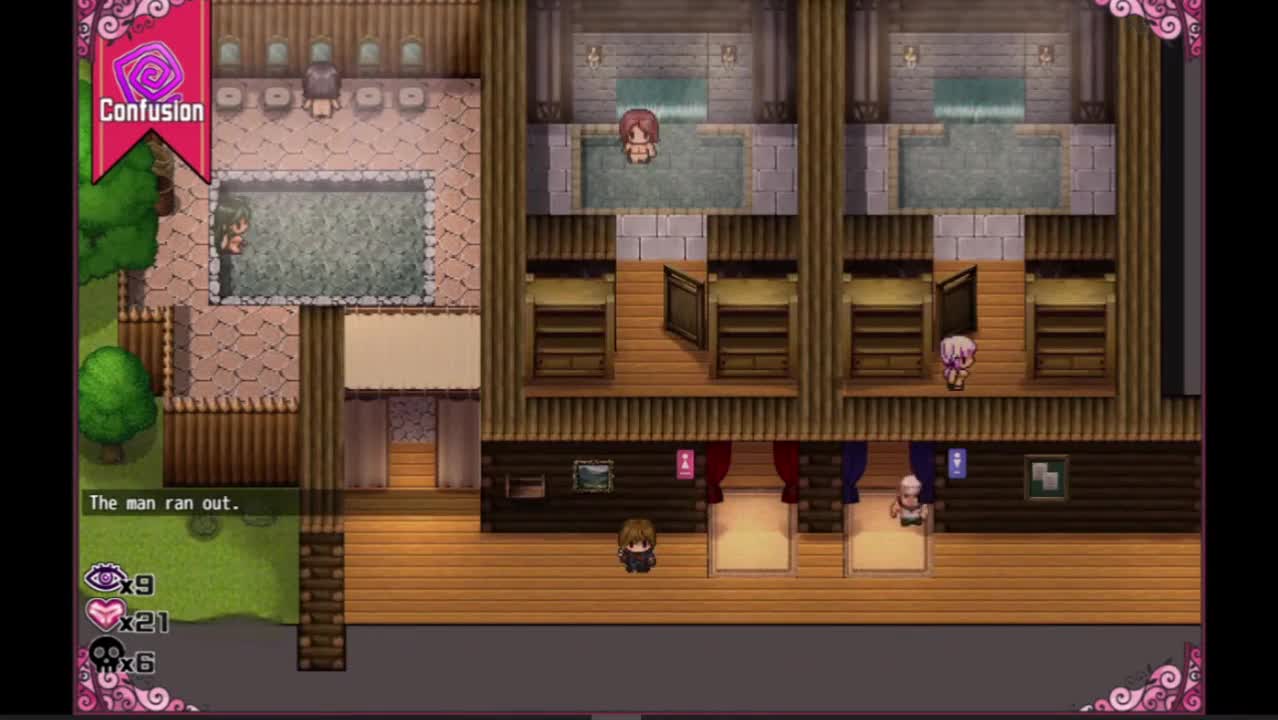Select the black skull icon
Viewport: 1278px width, 720px height.
tap(106, 657)
